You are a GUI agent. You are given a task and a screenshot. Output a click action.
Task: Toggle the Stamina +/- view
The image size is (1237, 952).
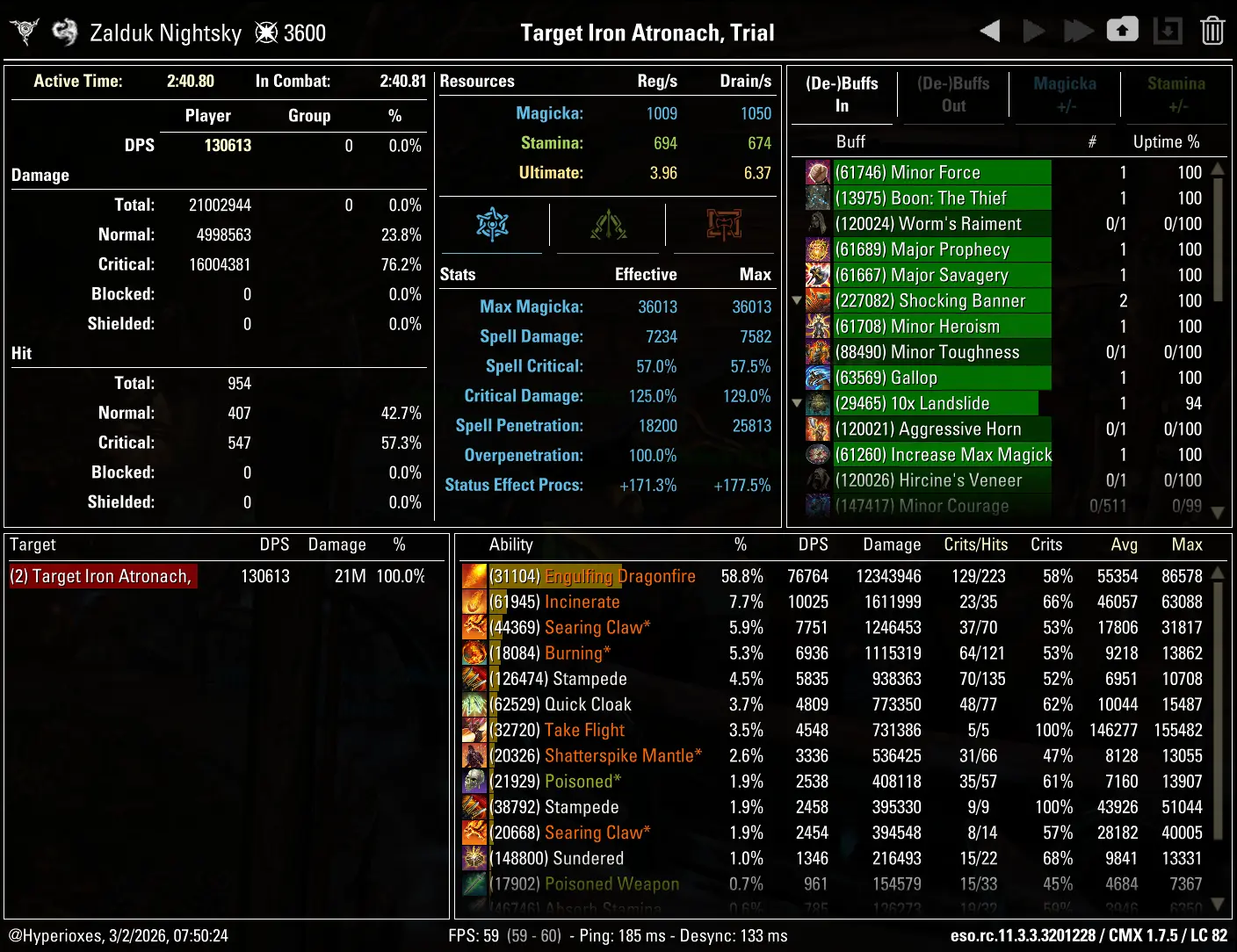pos(1176,94)
